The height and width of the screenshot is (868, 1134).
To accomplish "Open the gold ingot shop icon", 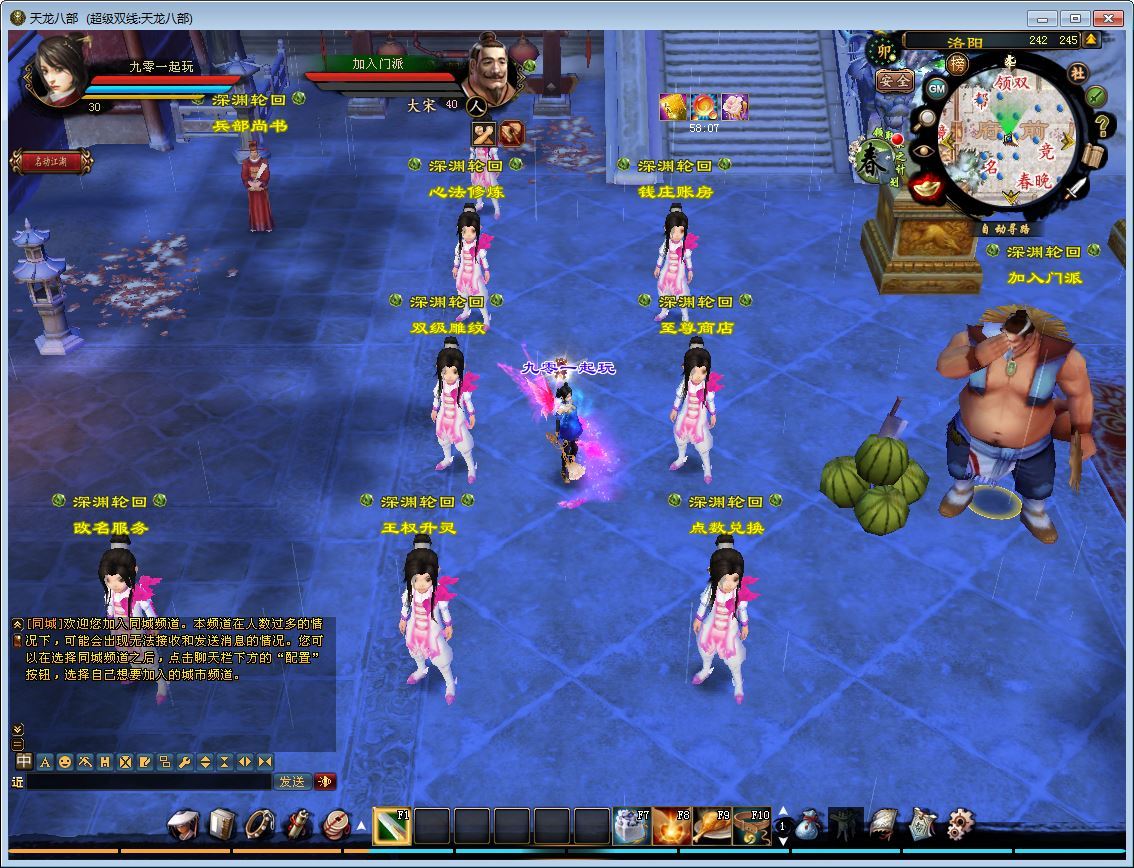I will click(x=928, y=185).
